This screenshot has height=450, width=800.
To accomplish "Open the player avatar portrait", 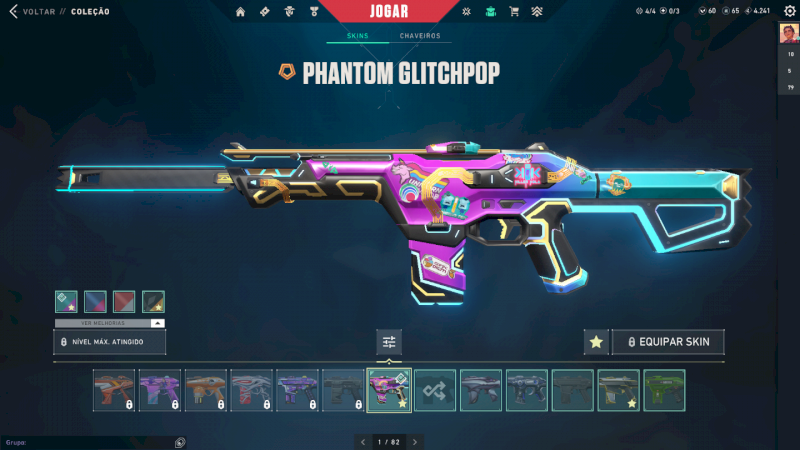I will pos(788,33).
